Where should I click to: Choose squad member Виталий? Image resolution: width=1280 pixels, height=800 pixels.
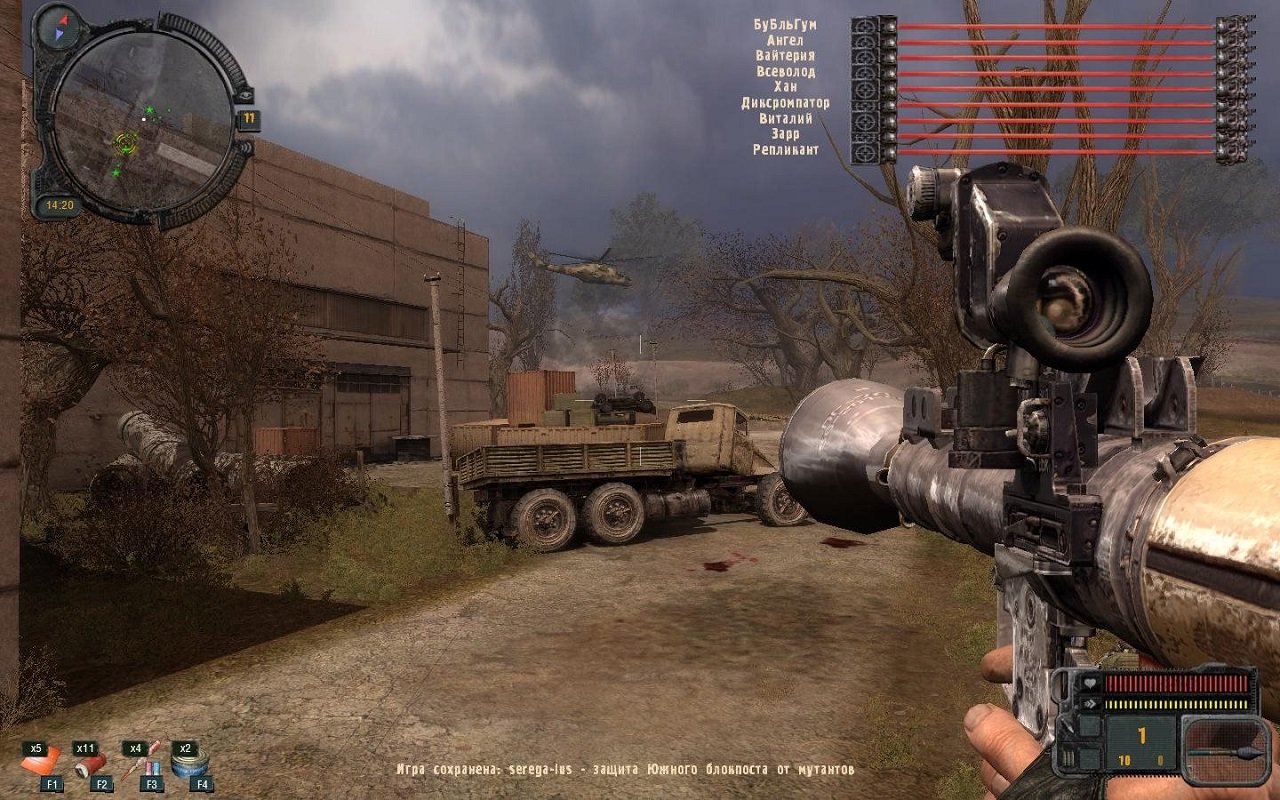785,118
